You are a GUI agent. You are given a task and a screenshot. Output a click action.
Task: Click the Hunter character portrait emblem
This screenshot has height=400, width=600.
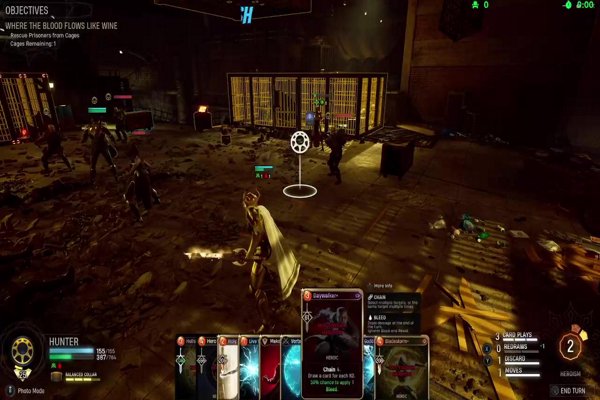(x=22, y=354)
